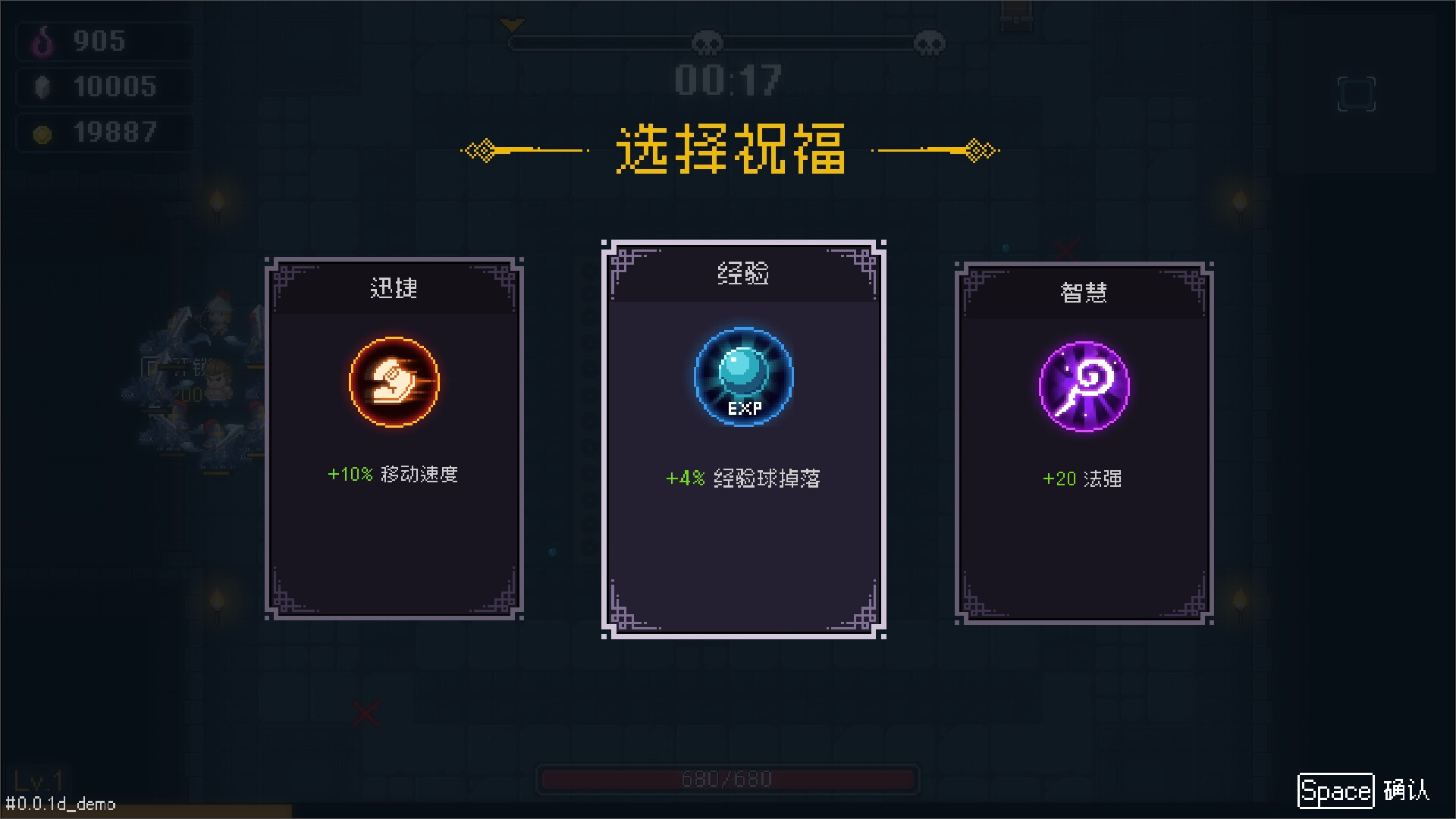Select the 经验 blessing card
The image size is (1456, 819).
744,432
